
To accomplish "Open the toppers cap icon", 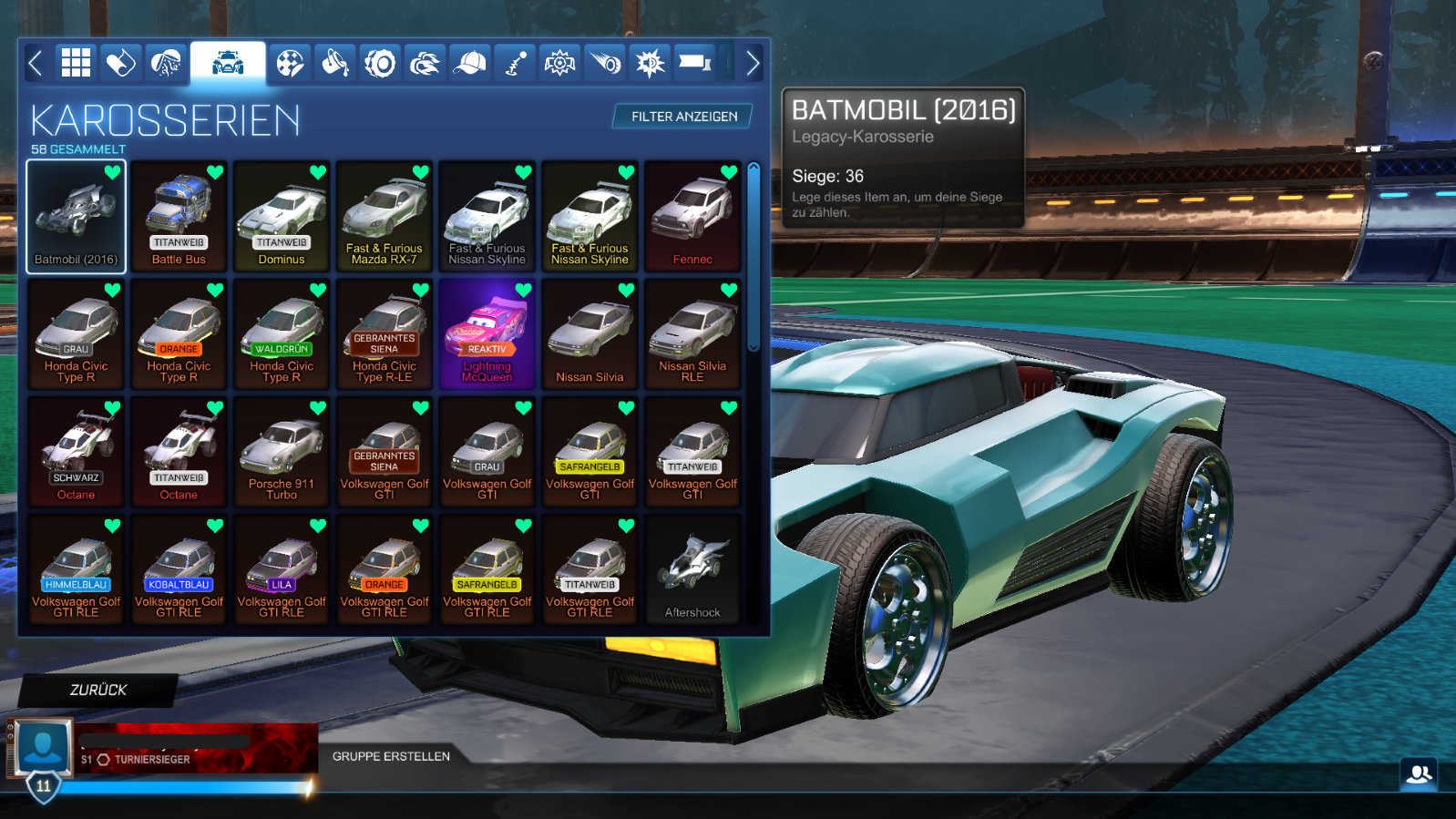I will (470, 62).
